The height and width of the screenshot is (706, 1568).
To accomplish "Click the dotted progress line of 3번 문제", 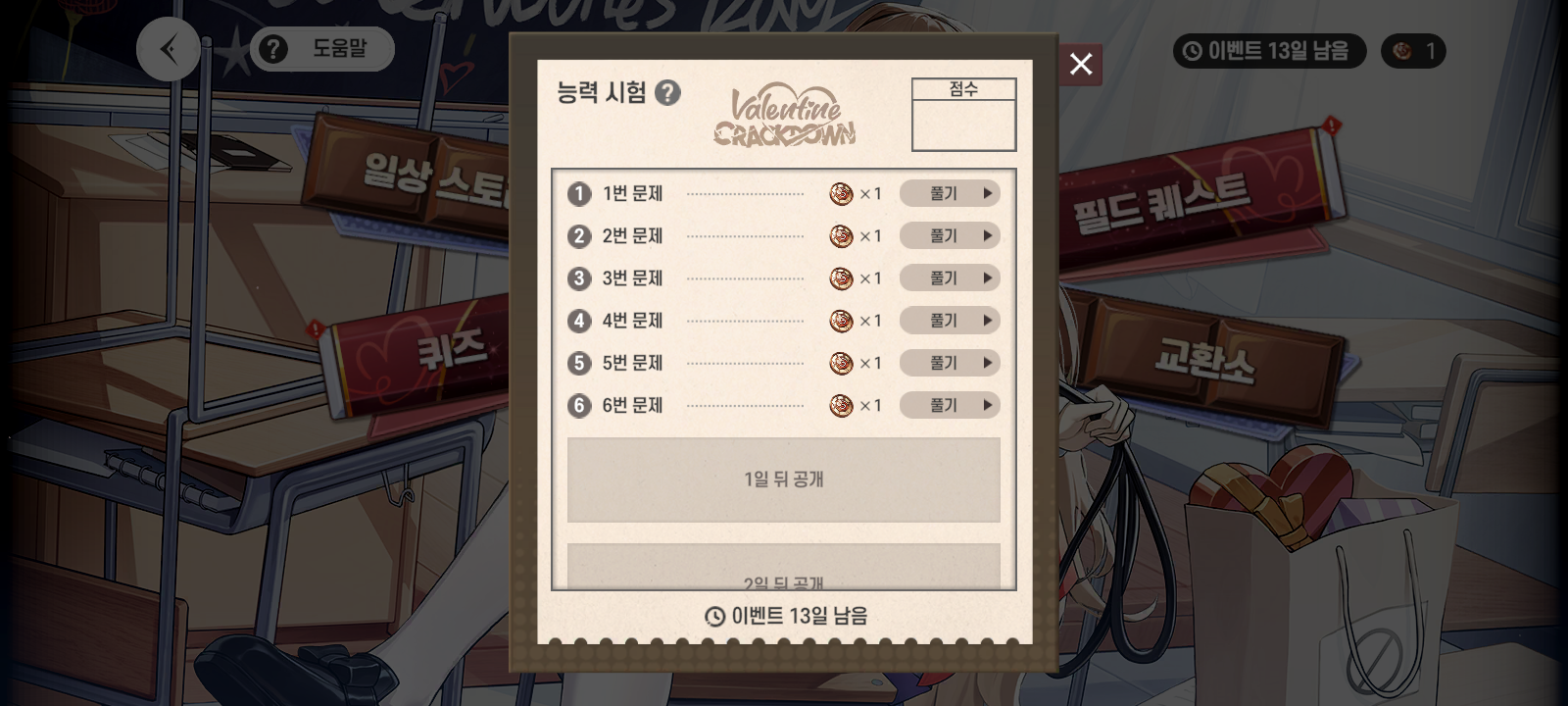I will click(745, 278).
